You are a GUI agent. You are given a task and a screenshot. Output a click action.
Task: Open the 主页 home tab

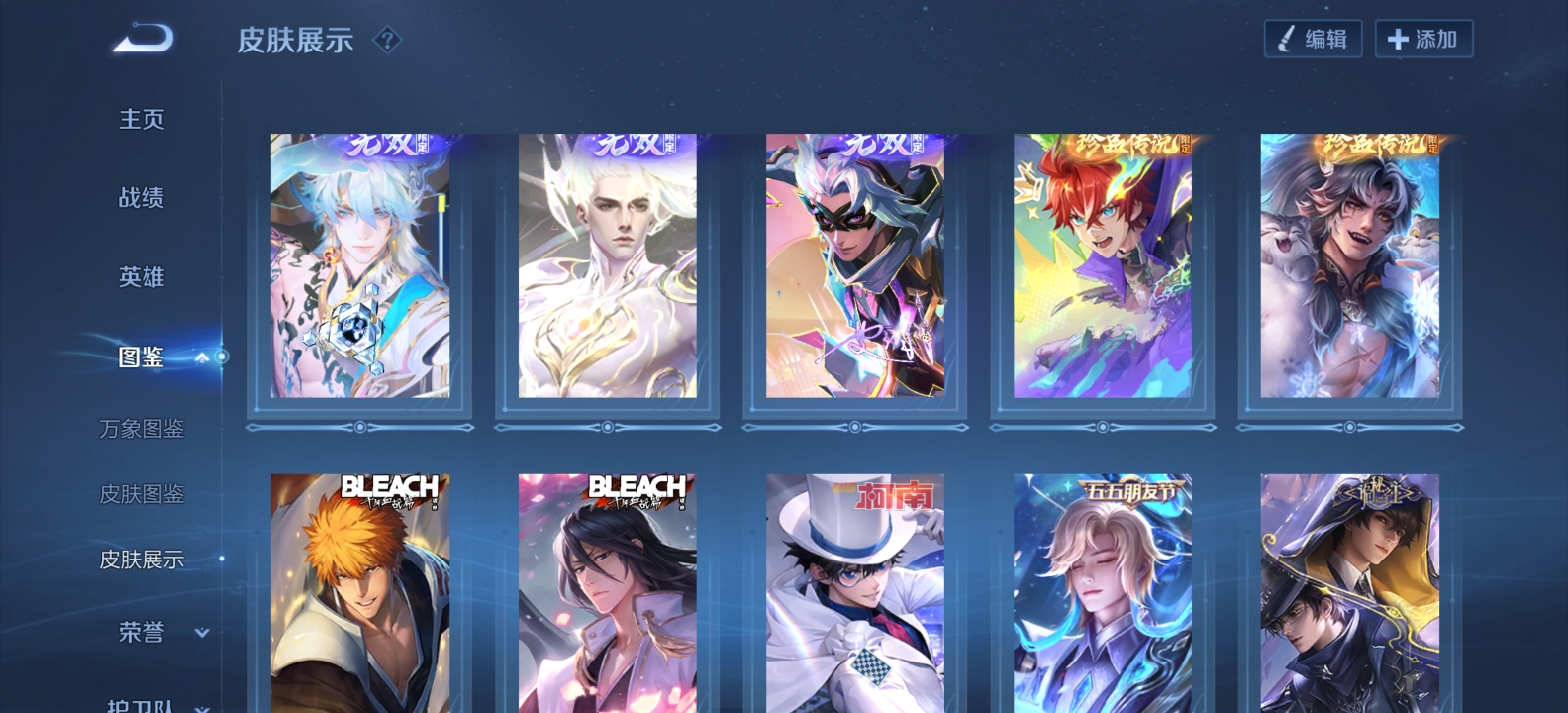pos(142,119)
